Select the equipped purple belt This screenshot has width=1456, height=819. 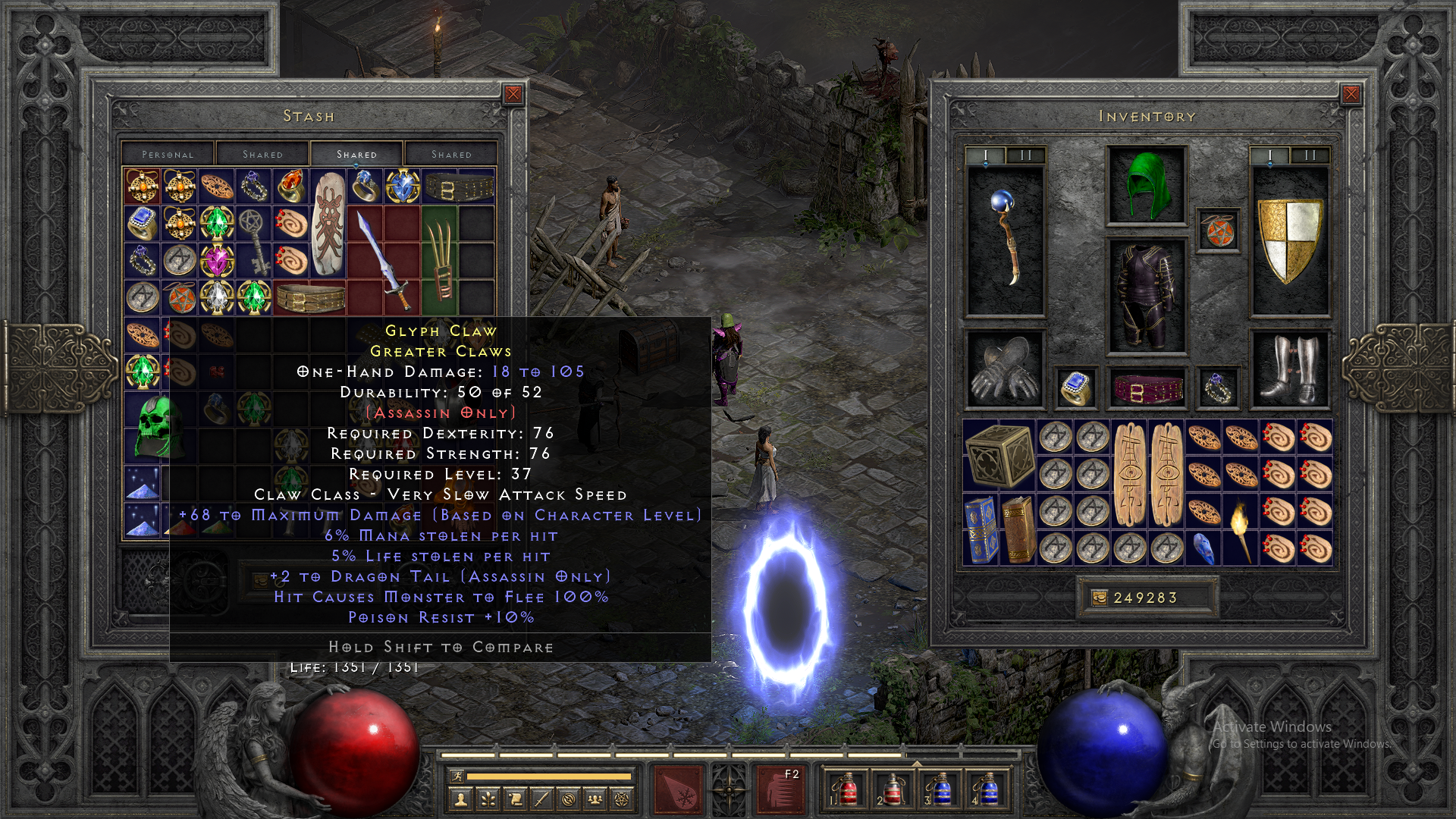1146,388
